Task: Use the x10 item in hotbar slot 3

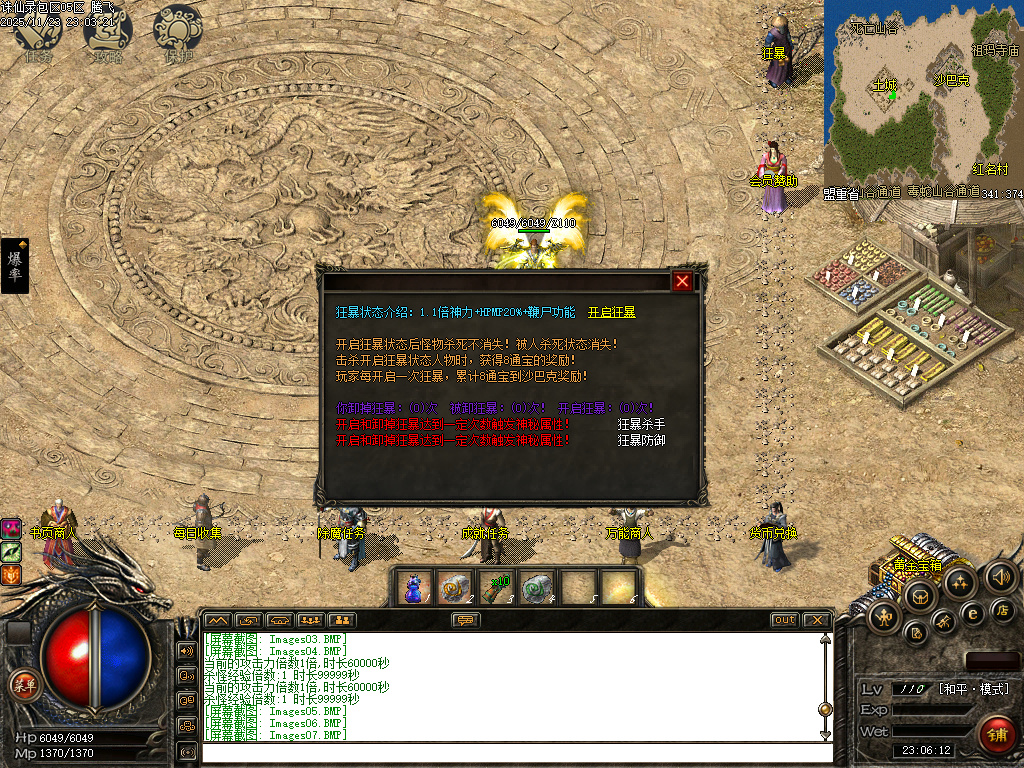Action: click(x=496, y=587)
